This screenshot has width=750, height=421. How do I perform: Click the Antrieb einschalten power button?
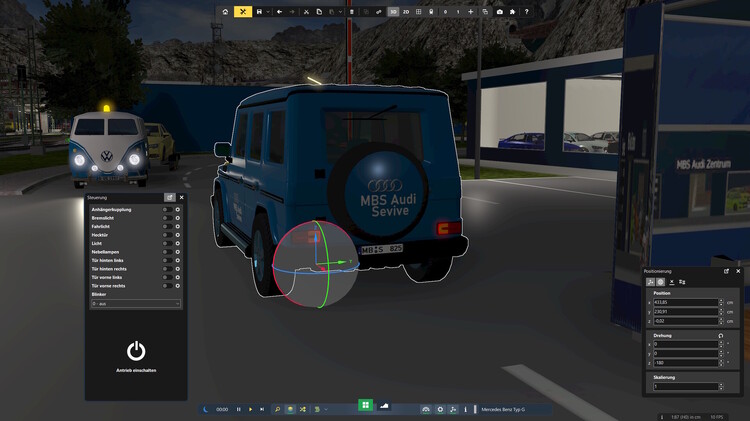point(136,351)
